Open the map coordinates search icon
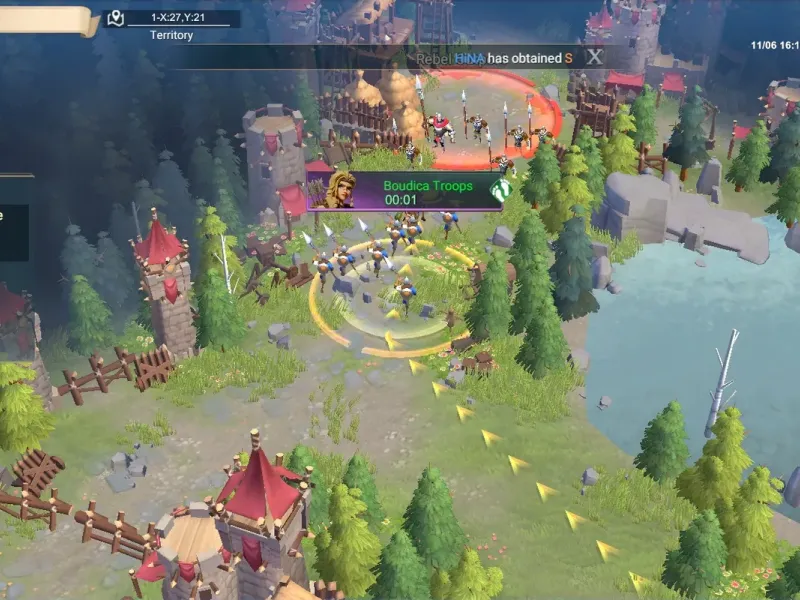This screenshot has width=800, height=600. click(116, 18)
